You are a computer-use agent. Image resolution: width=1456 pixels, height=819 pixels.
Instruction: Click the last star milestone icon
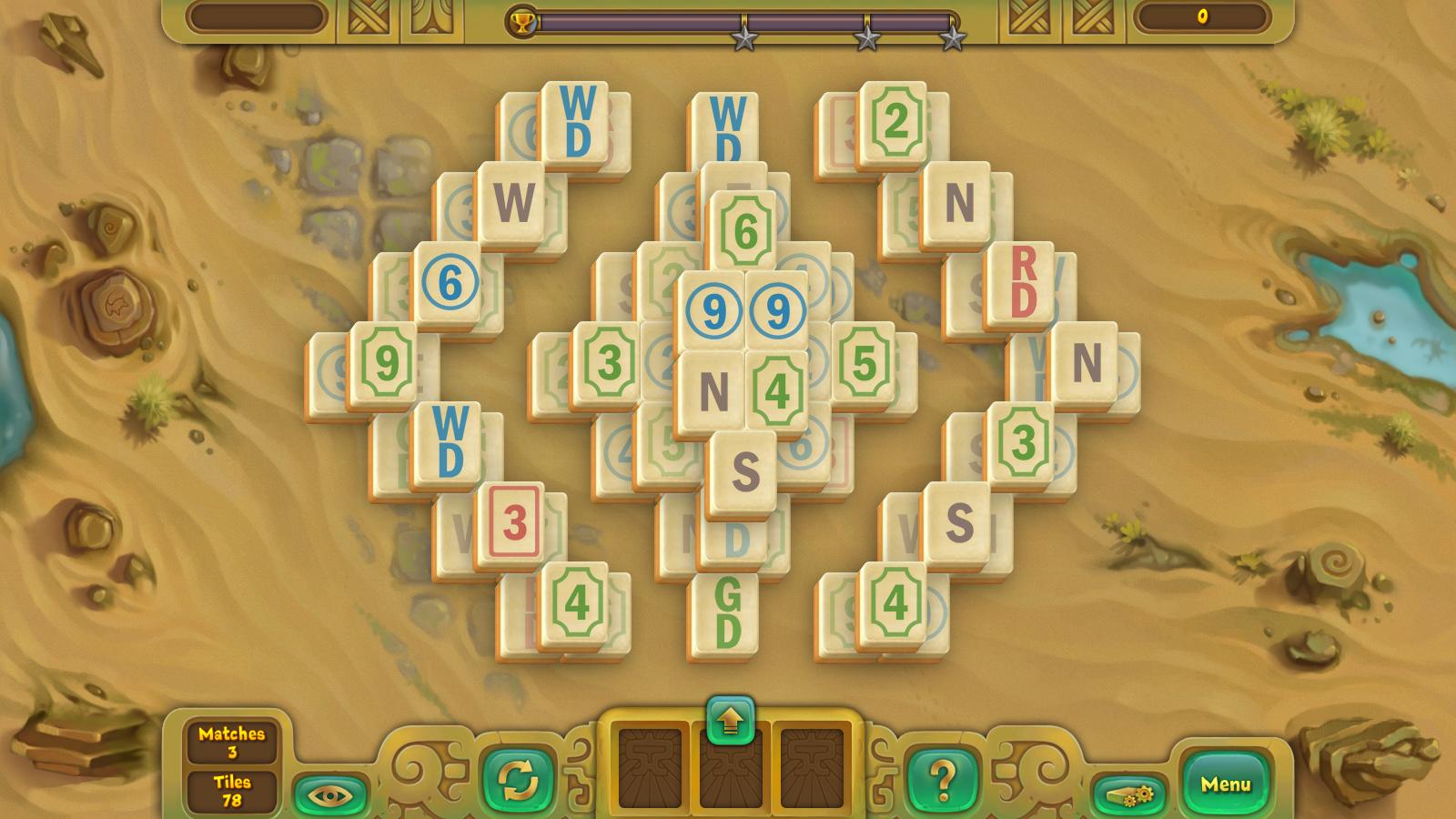pyautogui.click(x=953, y=38)
